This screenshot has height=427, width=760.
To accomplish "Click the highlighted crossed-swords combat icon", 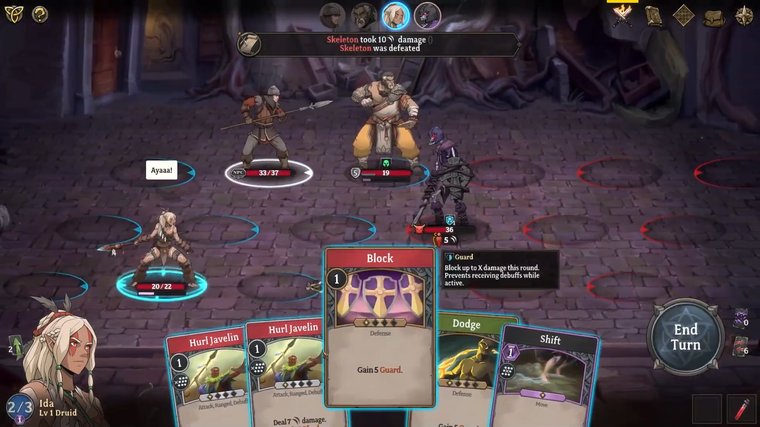I will coord(622,15).
